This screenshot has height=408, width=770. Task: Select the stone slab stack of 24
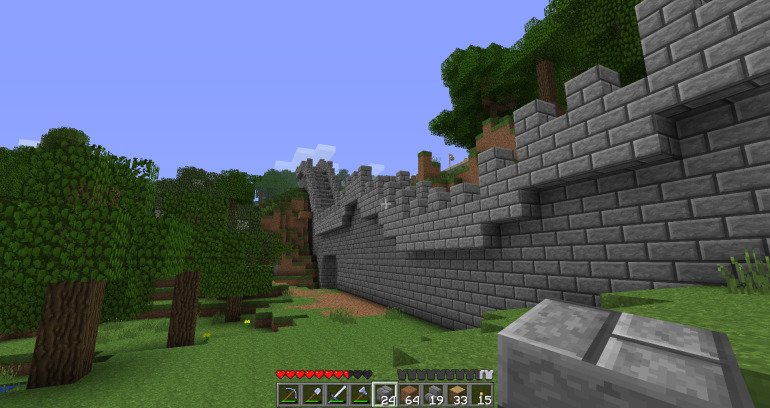(384, 394)
